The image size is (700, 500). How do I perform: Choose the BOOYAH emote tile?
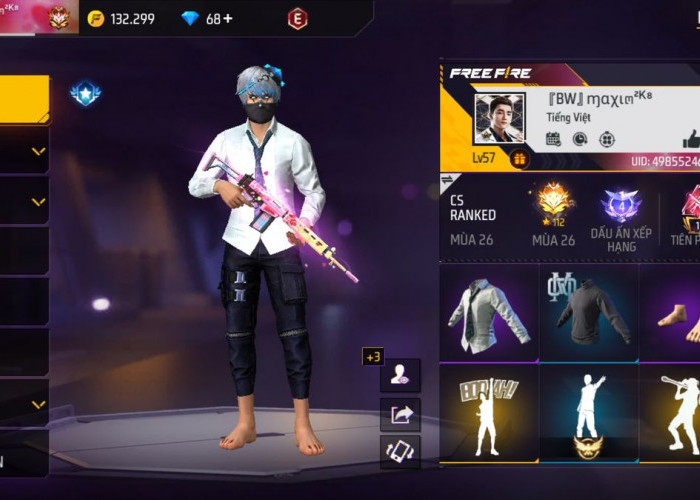pos(489,412)
